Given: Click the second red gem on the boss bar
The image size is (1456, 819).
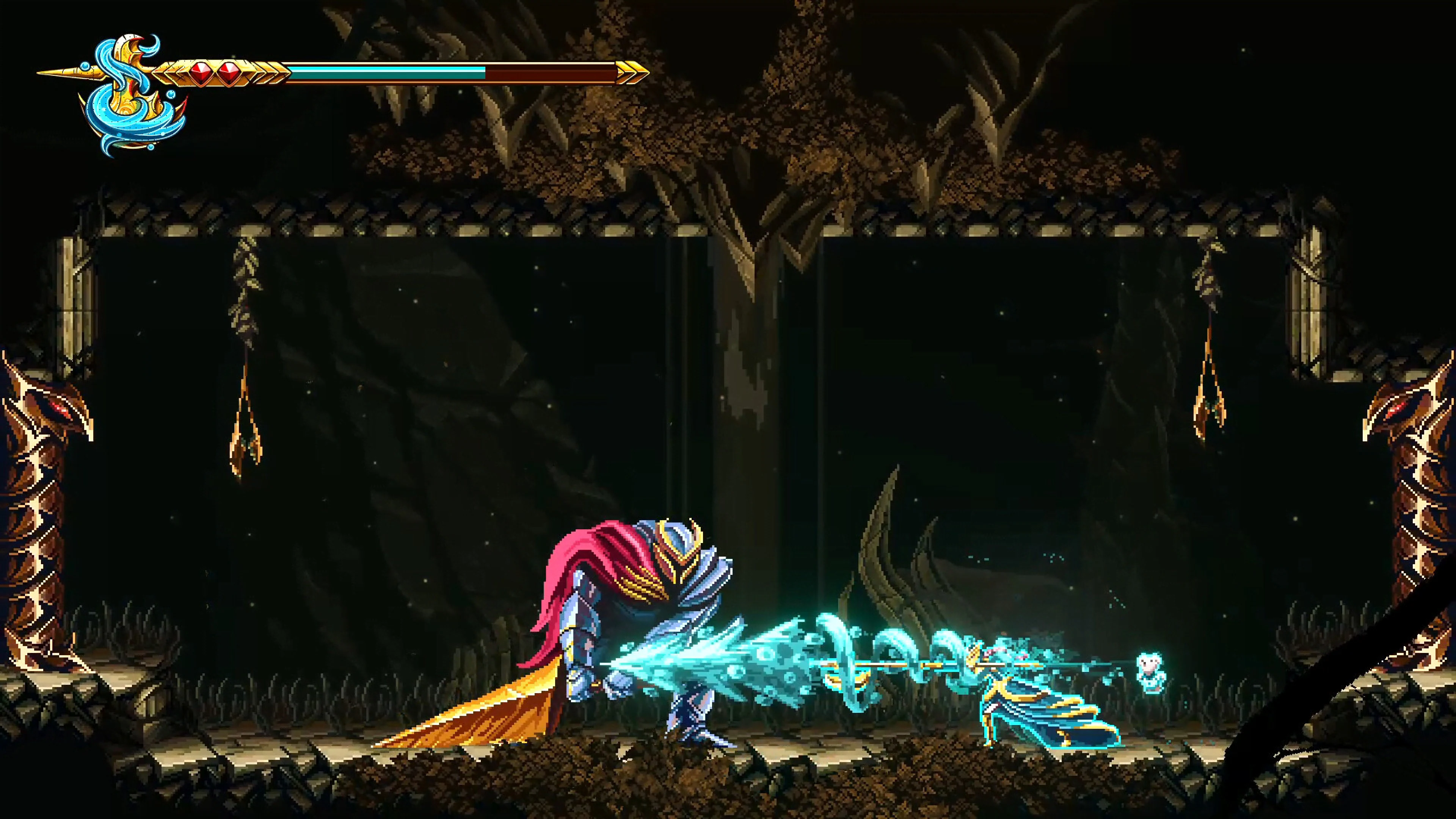Looking at the screenshot, I should tap(228, 72).
